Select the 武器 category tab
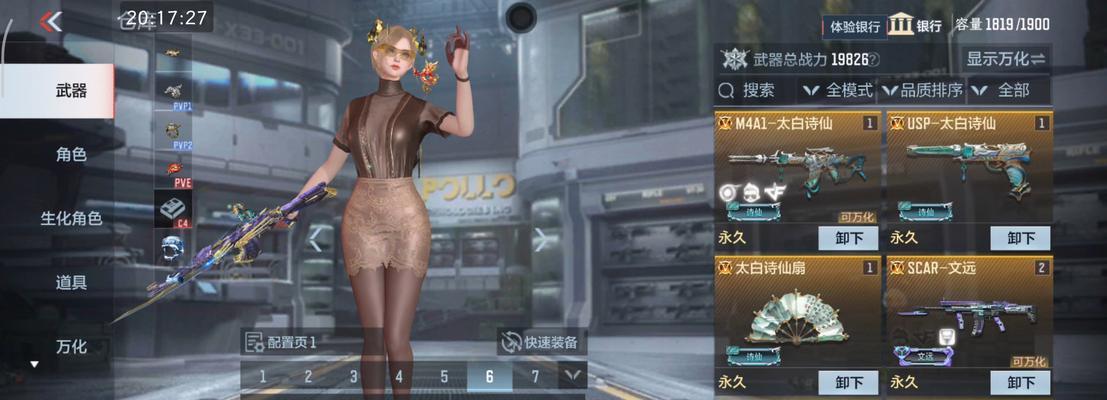The image size is (1107, 400). [x=71, y=91]
